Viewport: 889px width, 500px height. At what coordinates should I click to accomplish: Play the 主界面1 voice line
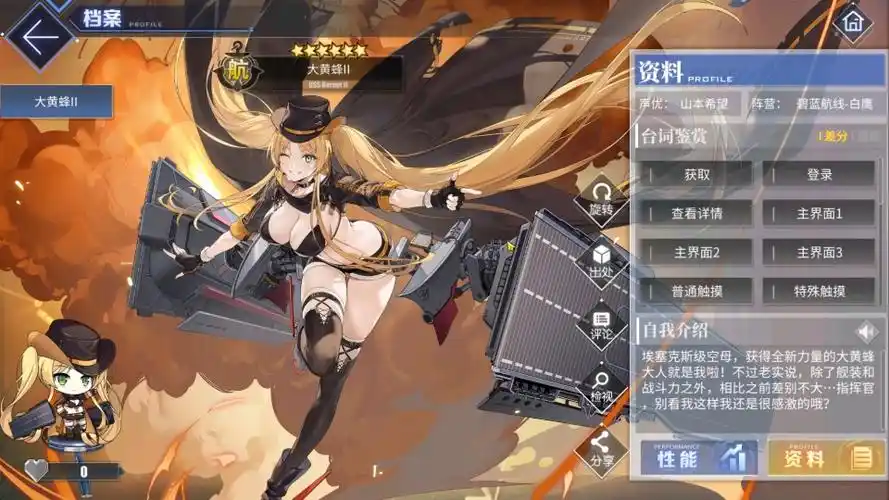819,213
